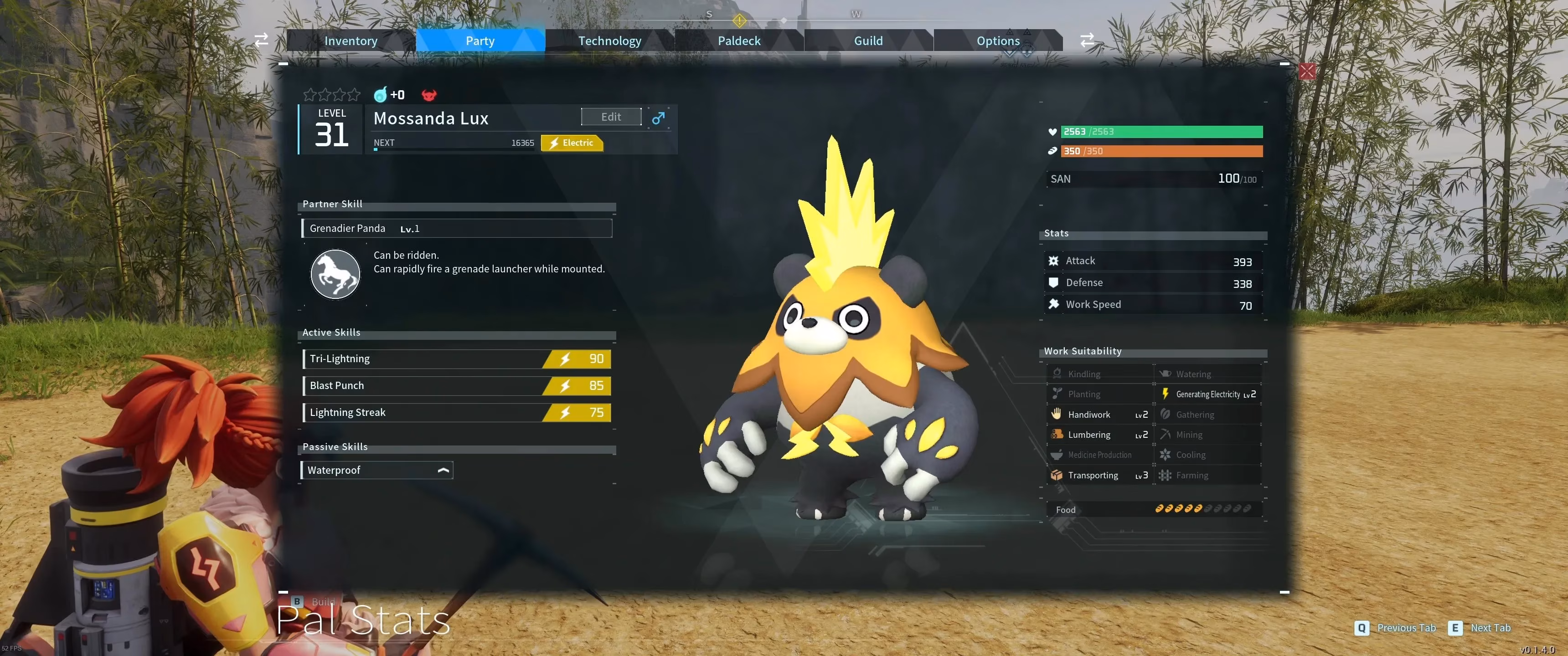1568x656 pixels.
Task: Collapse the Waterproof passive skill entry
Action: point(444,470)
